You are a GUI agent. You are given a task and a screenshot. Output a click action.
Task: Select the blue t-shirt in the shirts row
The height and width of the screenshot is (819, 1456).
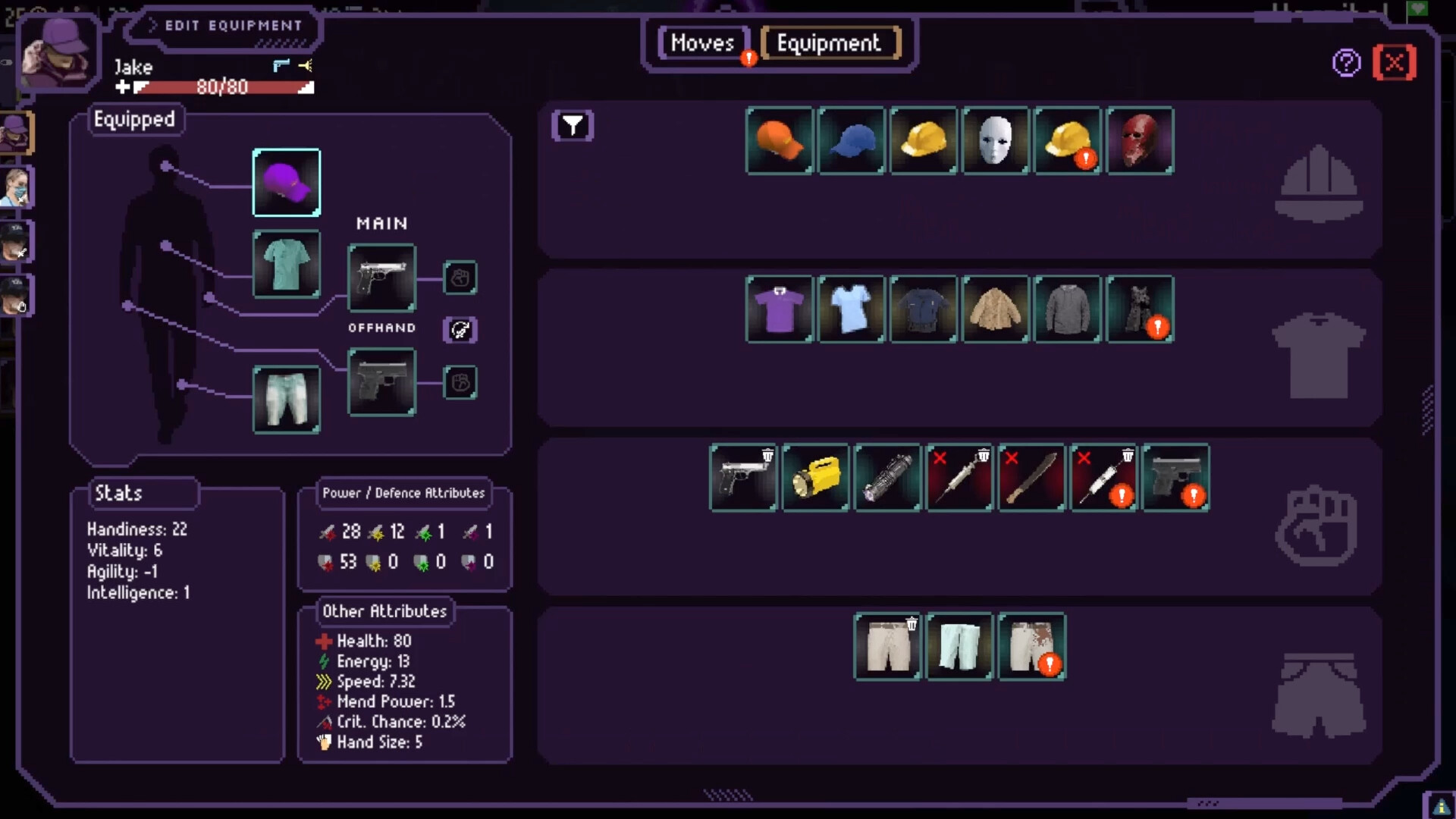pos(850,309)
